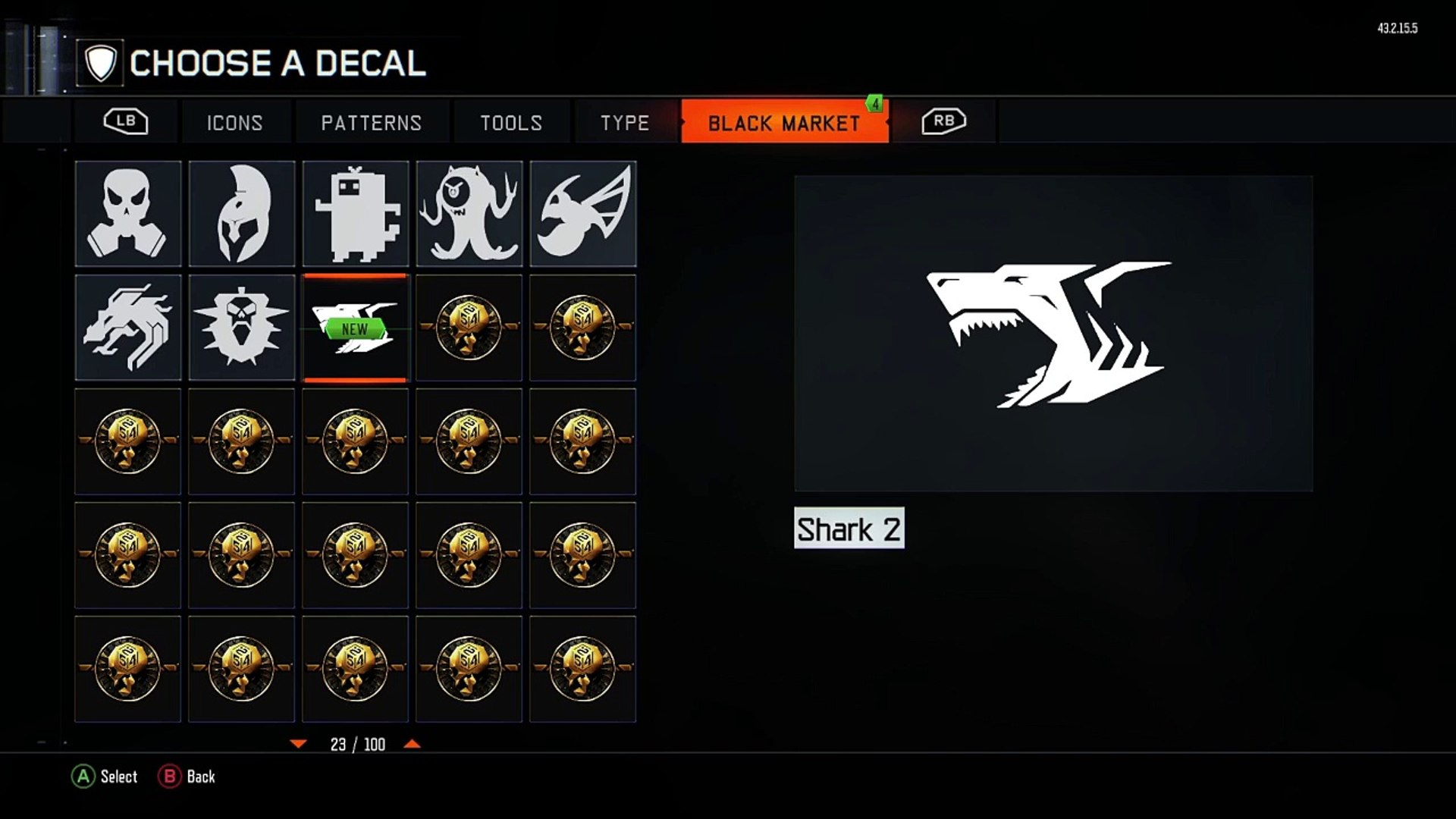Click the orange up arrow page stepper
The height and width of the screenshot is (819, 1456).
412,744
